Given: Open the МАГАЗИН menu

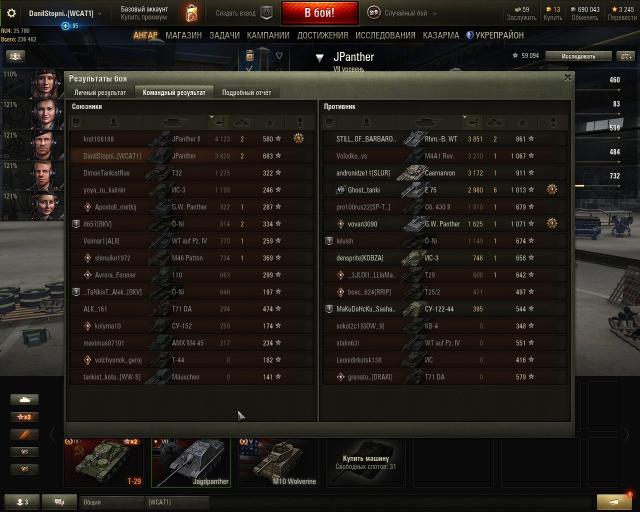Looking at the screenshot, I should coord(183,35).
